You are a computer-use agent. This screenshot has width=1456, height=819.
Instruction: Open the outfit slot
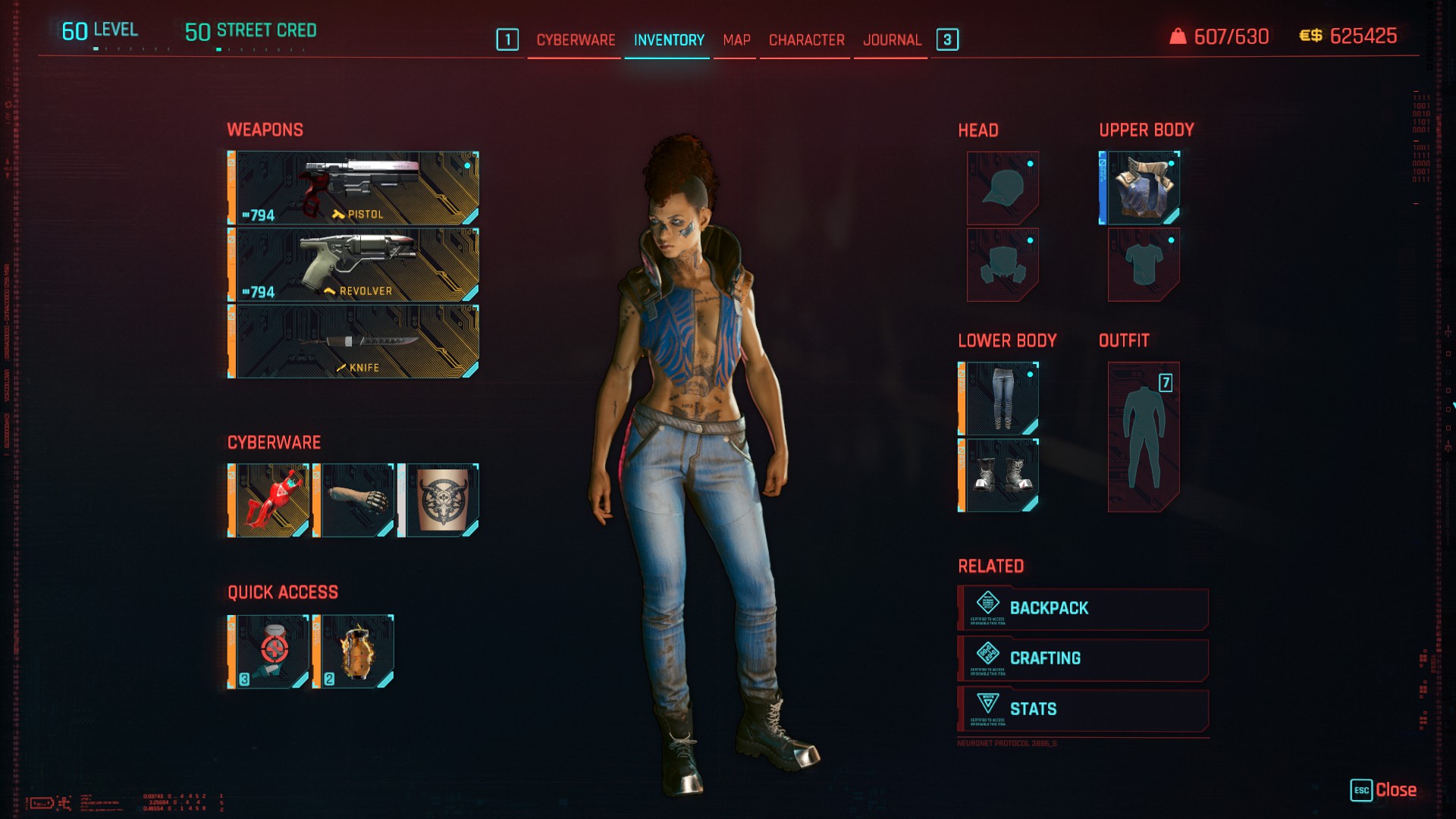pos(1144,437)
